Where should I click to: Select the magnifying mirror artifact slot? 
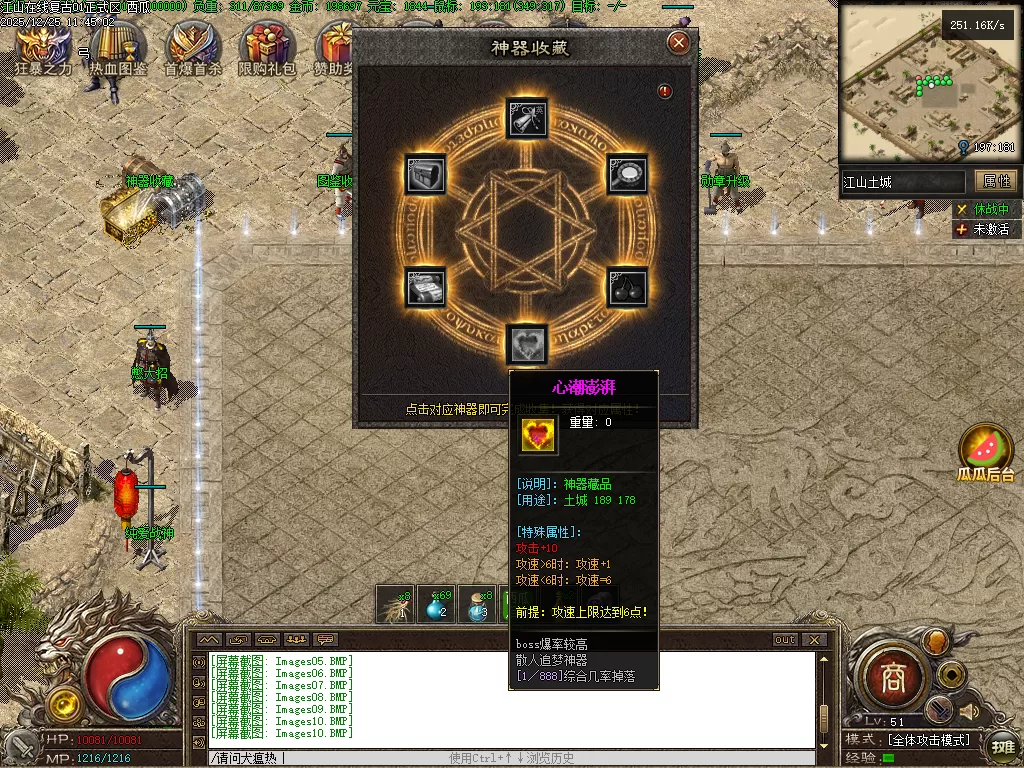pos(628,174)
